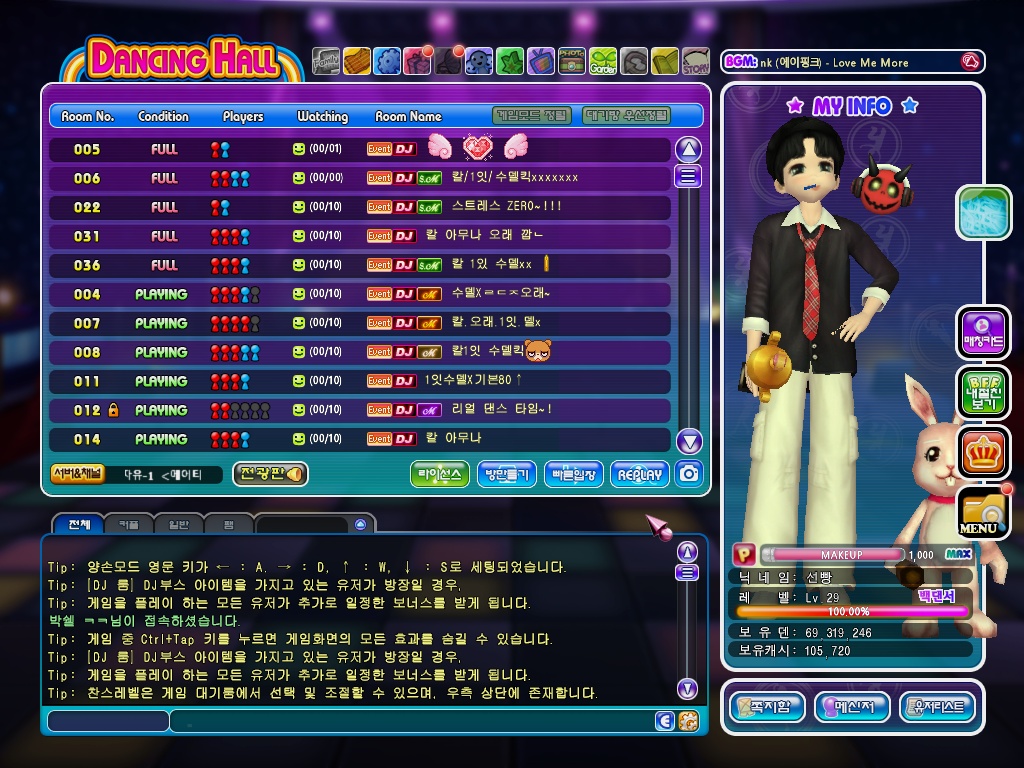Take a screenshot with the camera button
Screen dimensions: 1024x768
click(688, 474)
